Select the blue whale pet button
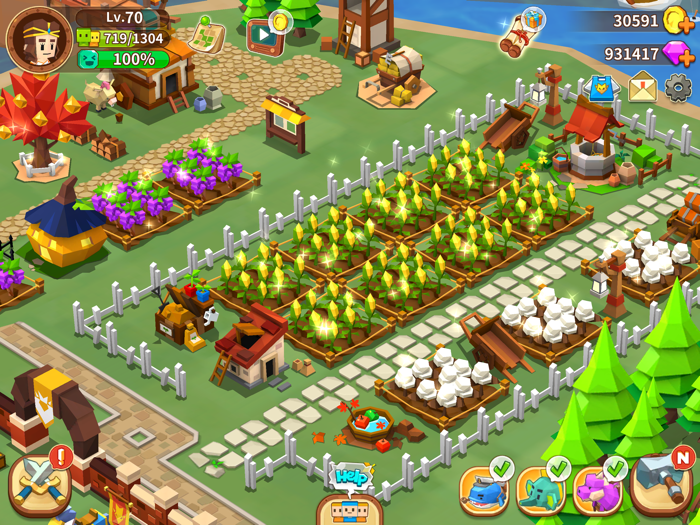This screenshot has width=700, height=525. [484, 490]
